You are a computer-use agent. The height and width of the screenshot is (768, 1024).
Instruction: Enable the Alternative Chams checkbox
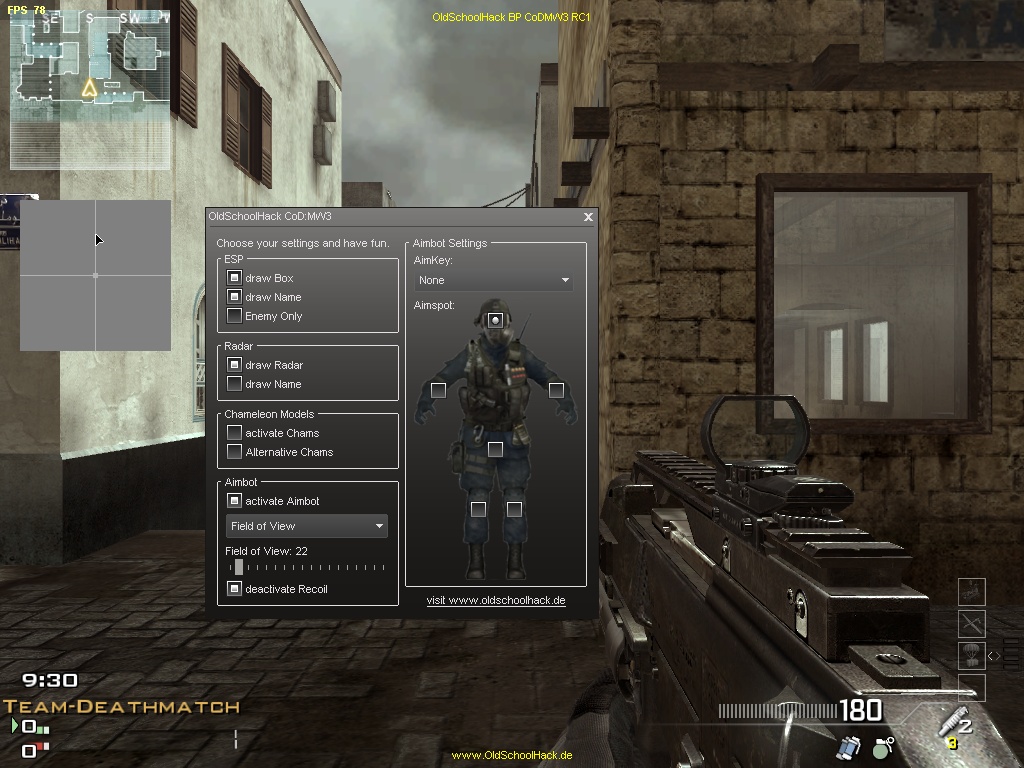coord(234,452)
